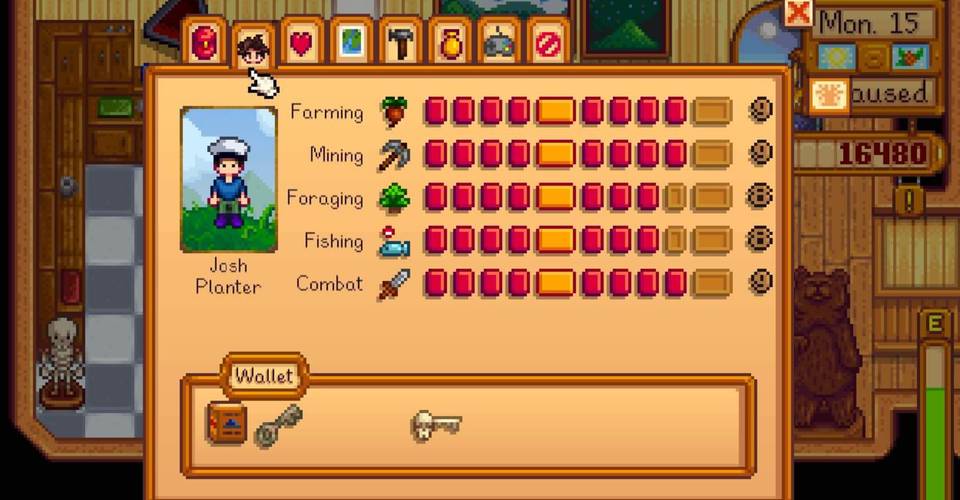Choose the skull key in wallet
960x500 pixels.
(x=436, y=425)
